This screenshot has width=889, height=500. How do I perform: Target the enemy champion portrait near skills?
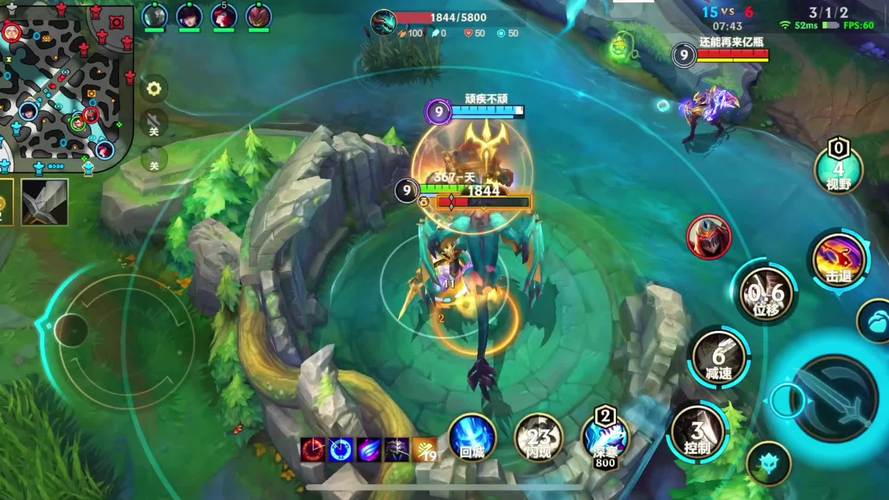(709, 236)
